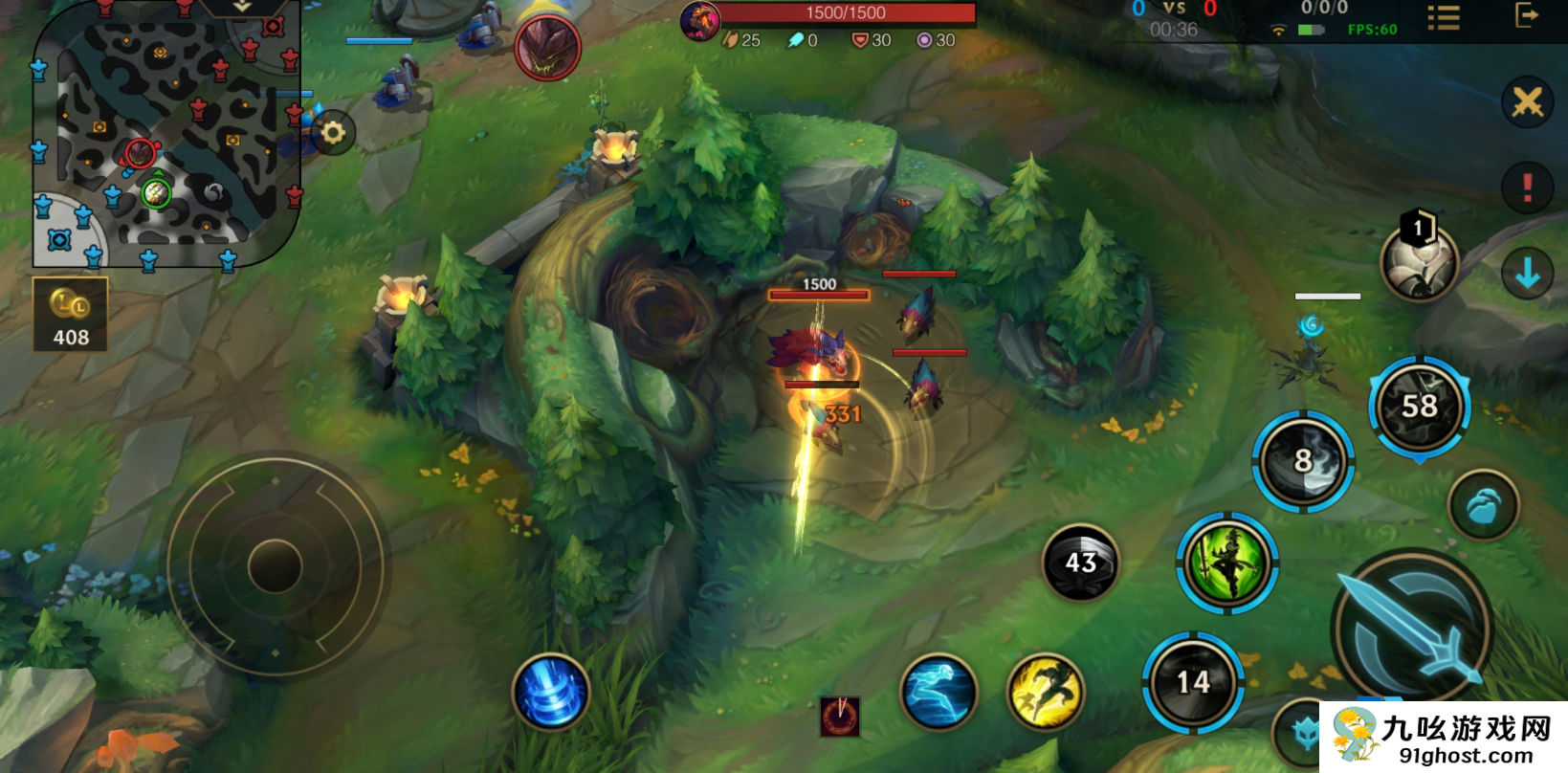The height and width of the screenshot is (773, 1568).
Task: Tap the blue ward placement button
Action: 1483,506
